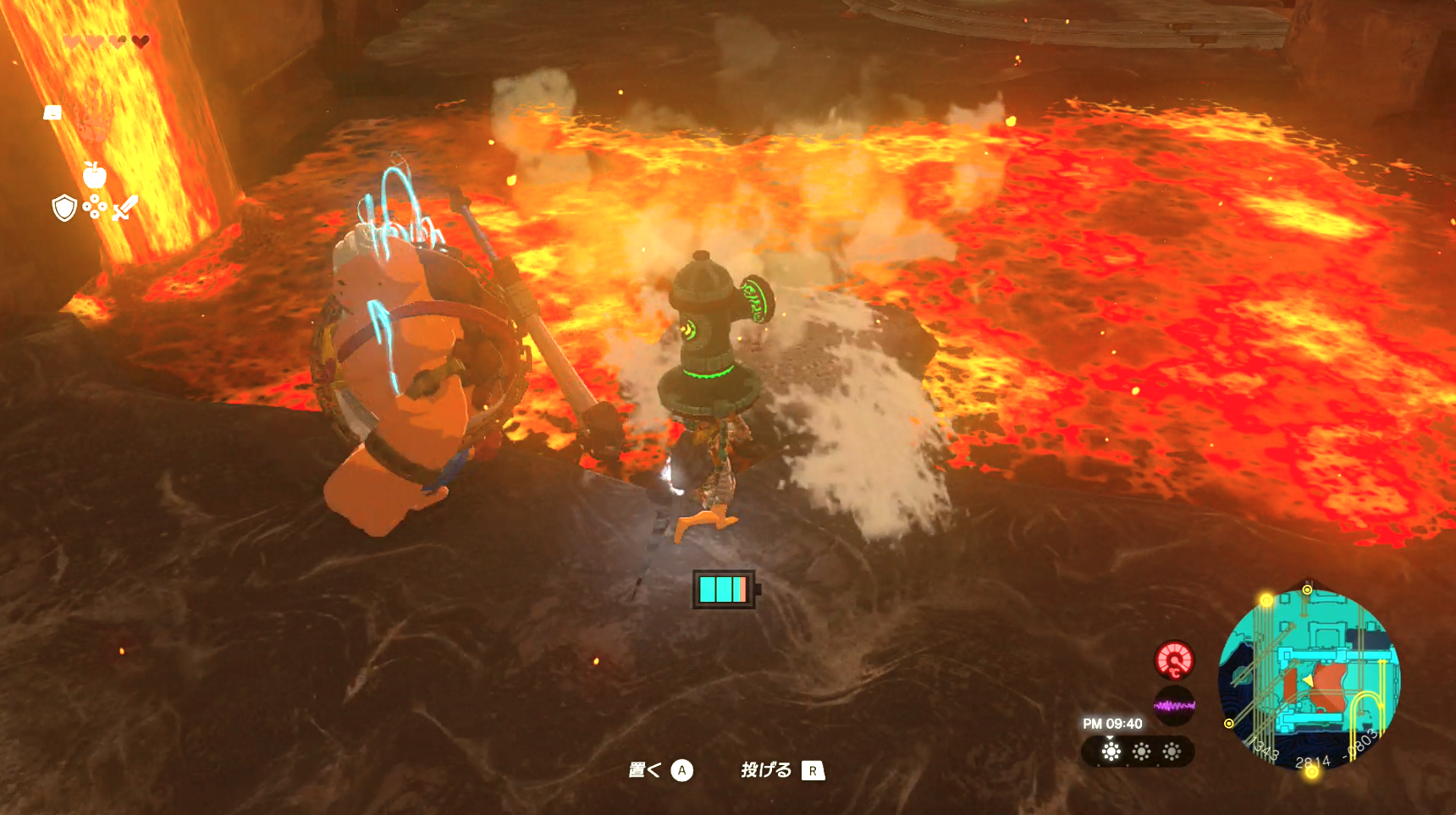Select the purple noise level meter
Image resolution: width=1456 pixels, height=815 pixels.
pyautogui.click(x=1175, y=705)
